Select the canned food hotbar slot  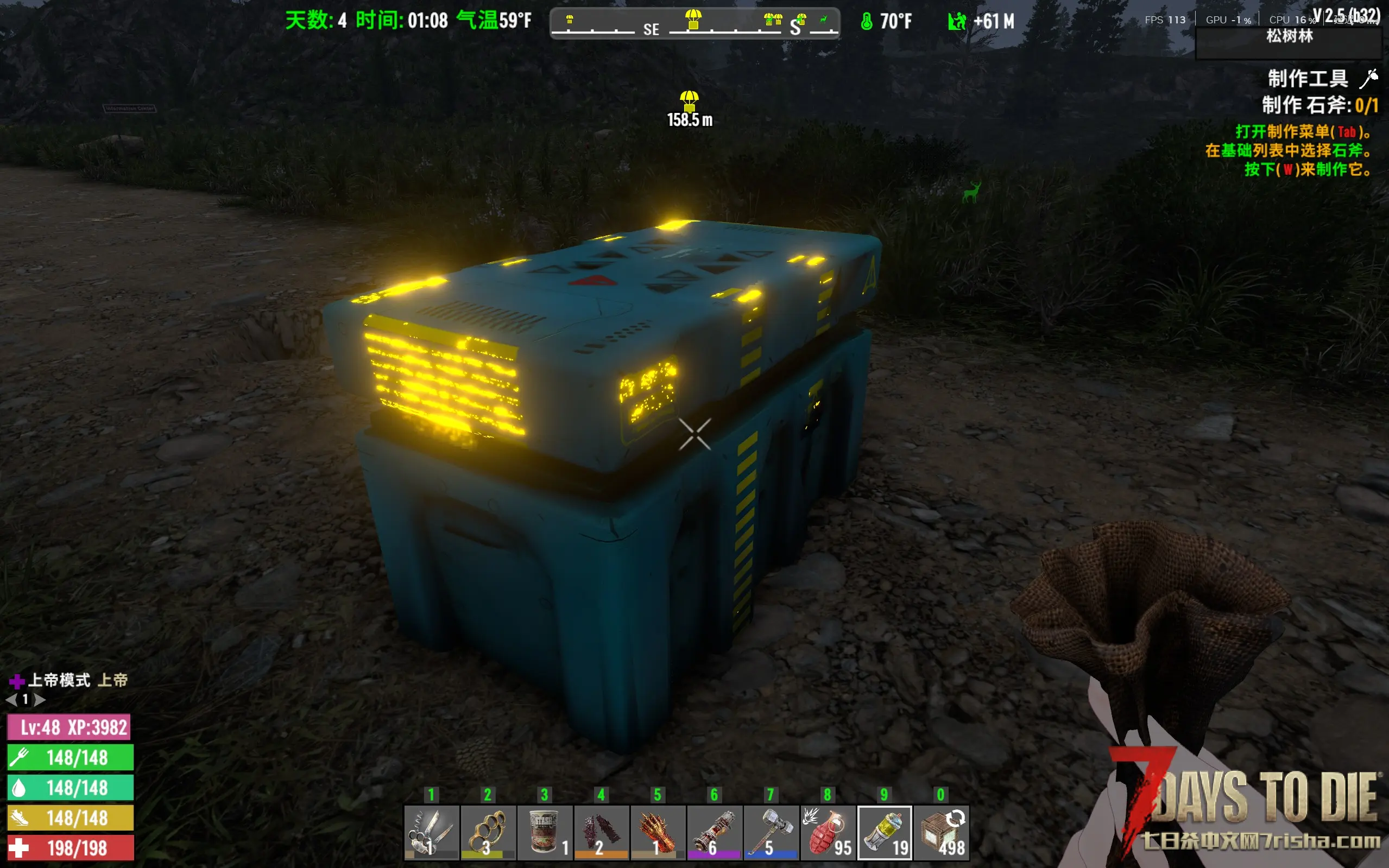(544, 832)
